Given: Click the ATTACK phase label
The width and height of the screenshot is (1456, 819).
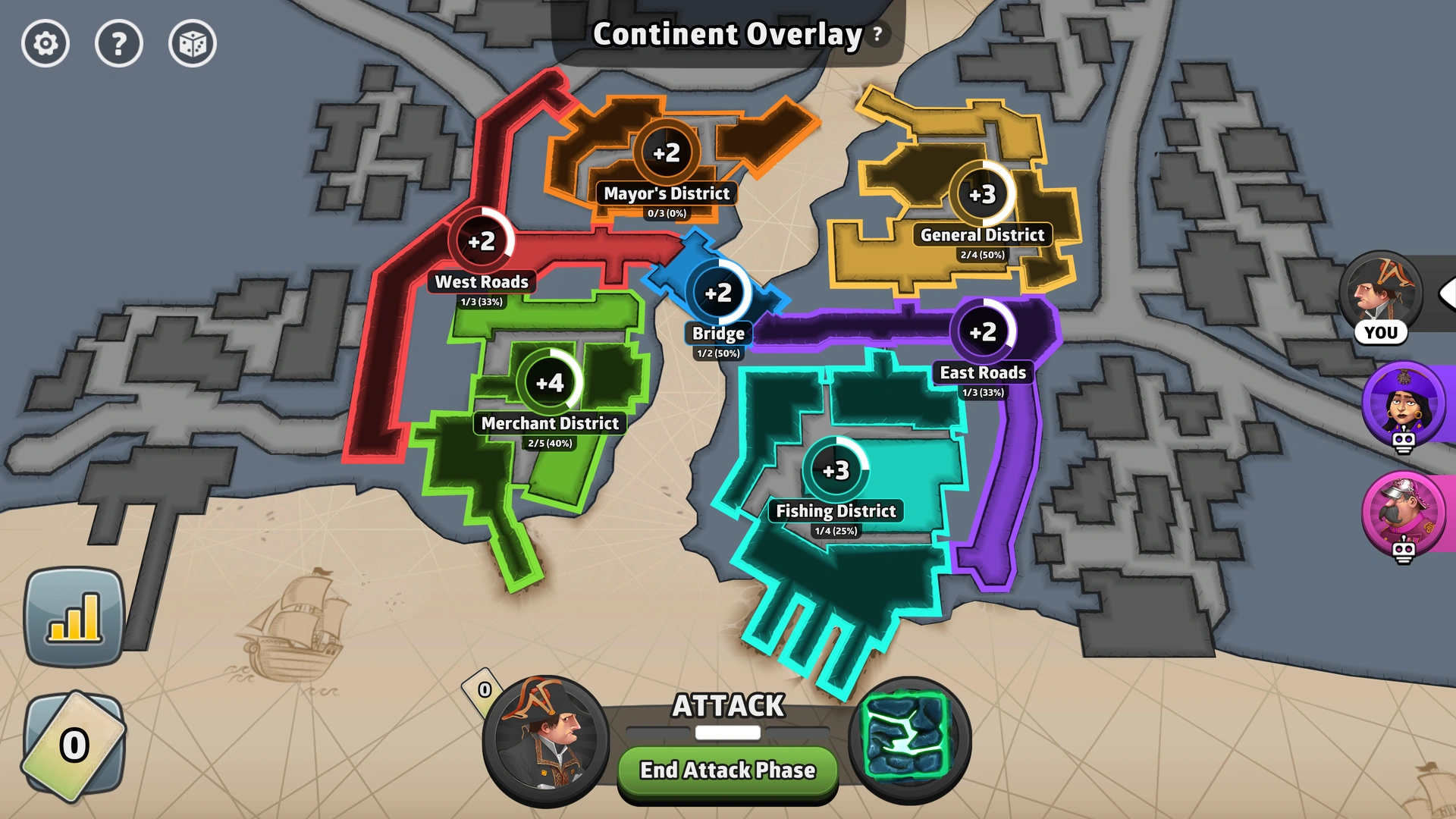Looking at the screenshot, I should click(727, 707).
